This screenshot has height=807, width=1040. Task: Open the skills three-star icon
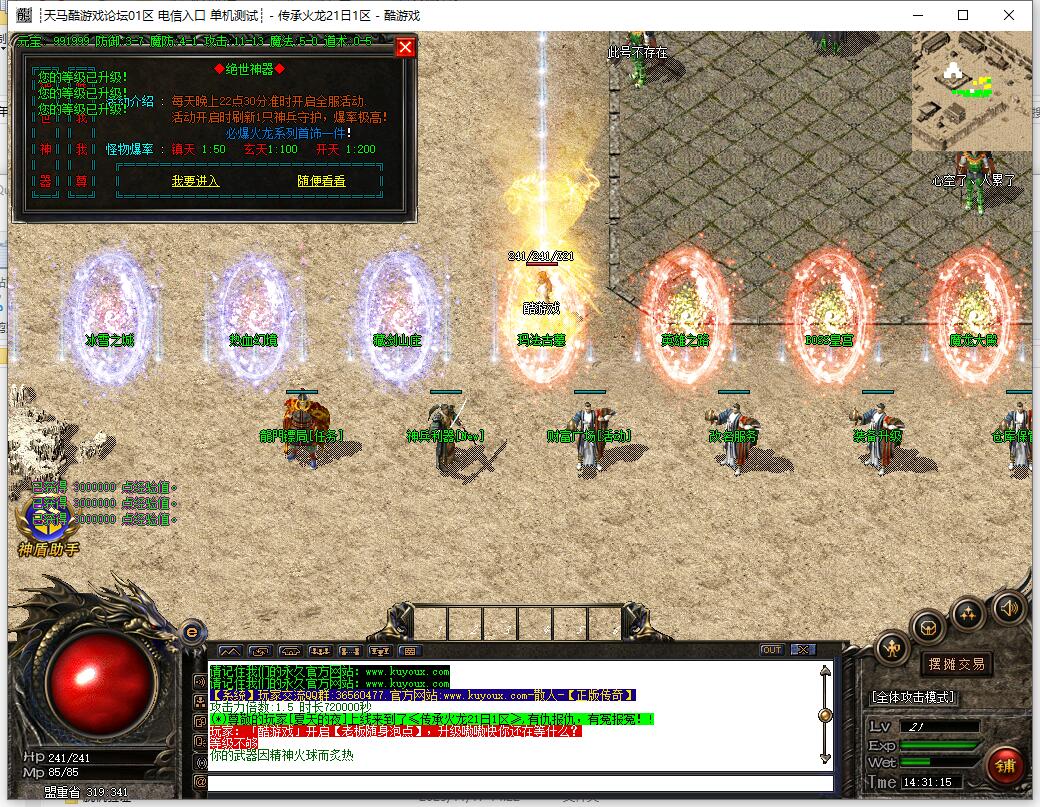coord(967,612)
